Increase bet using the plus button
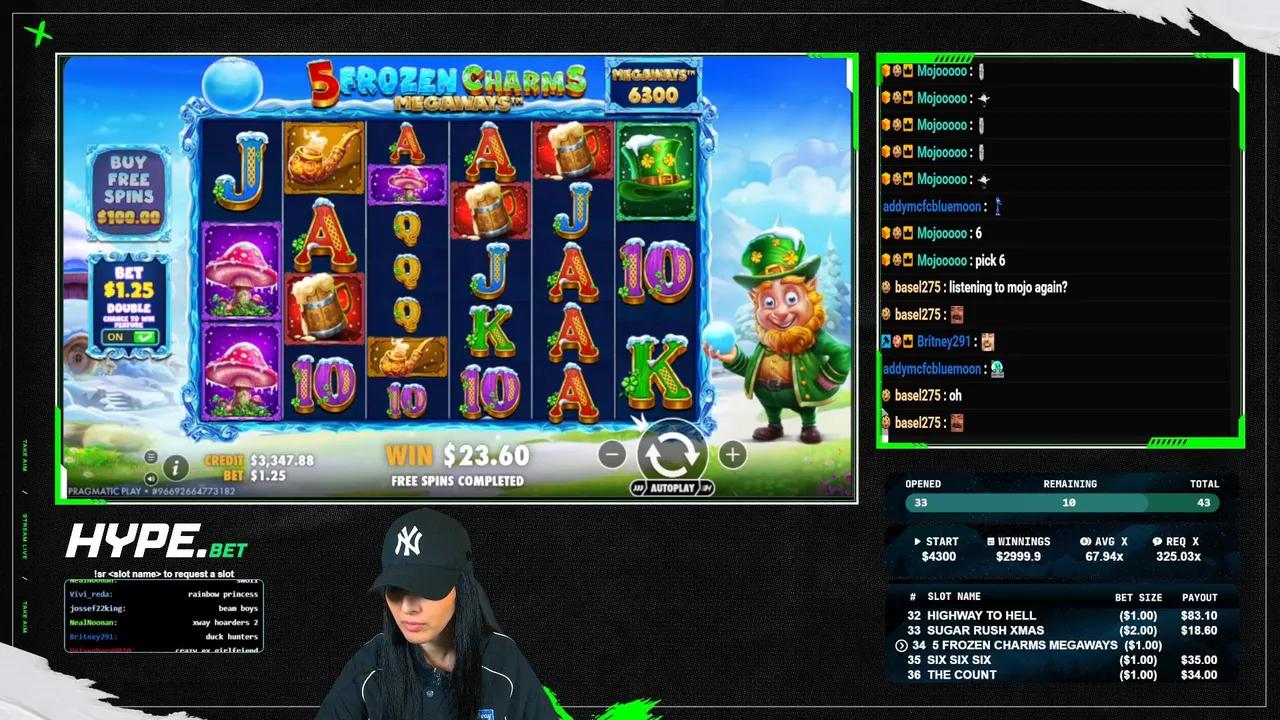This screenshot has width=1280, height=720. click(x=732, y=455)
